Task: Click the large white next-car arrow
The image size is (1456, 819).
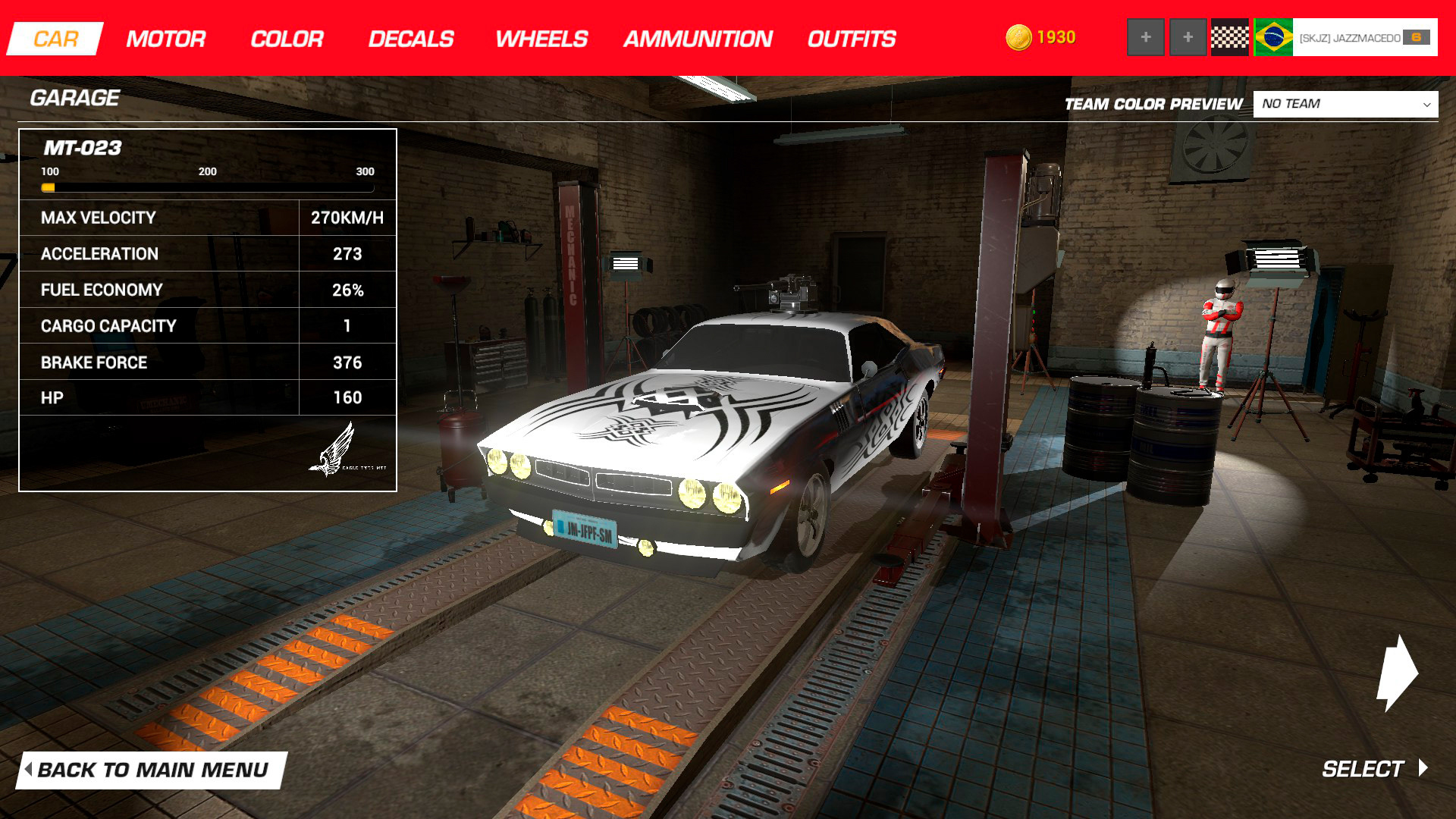Action: click(x=1396, y=673)
